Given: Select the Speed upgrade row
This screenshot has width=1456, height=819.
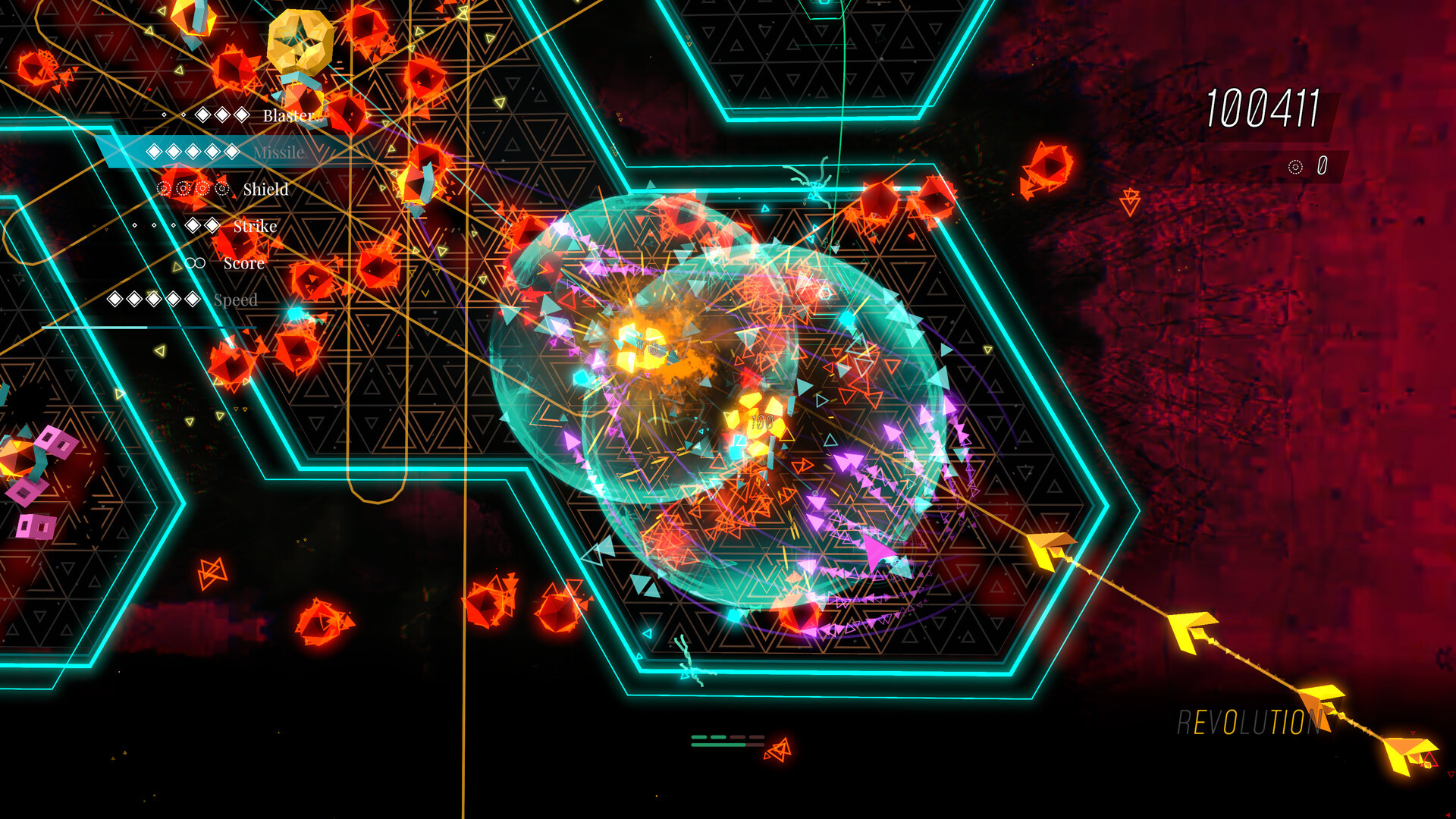Looking at the screenshot, I should [235, 300].
